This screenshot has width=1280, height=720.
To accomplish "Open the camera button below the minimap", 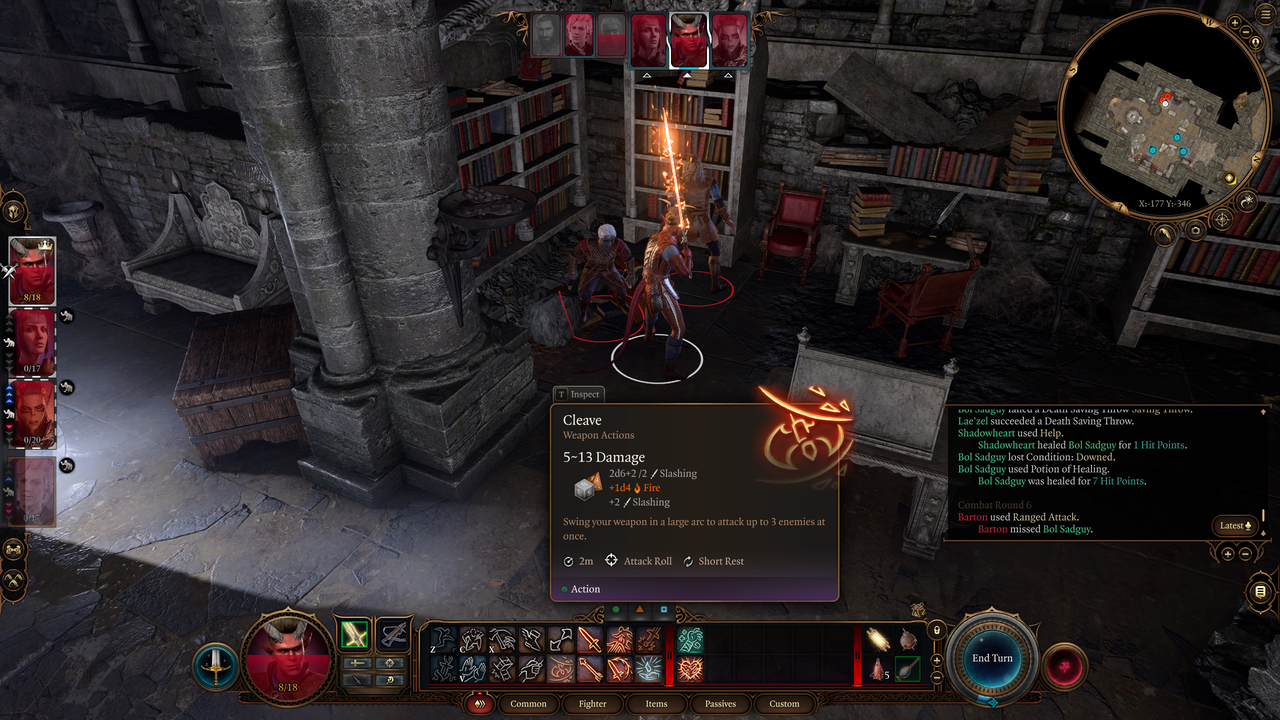I will [x=1195, y=231].
